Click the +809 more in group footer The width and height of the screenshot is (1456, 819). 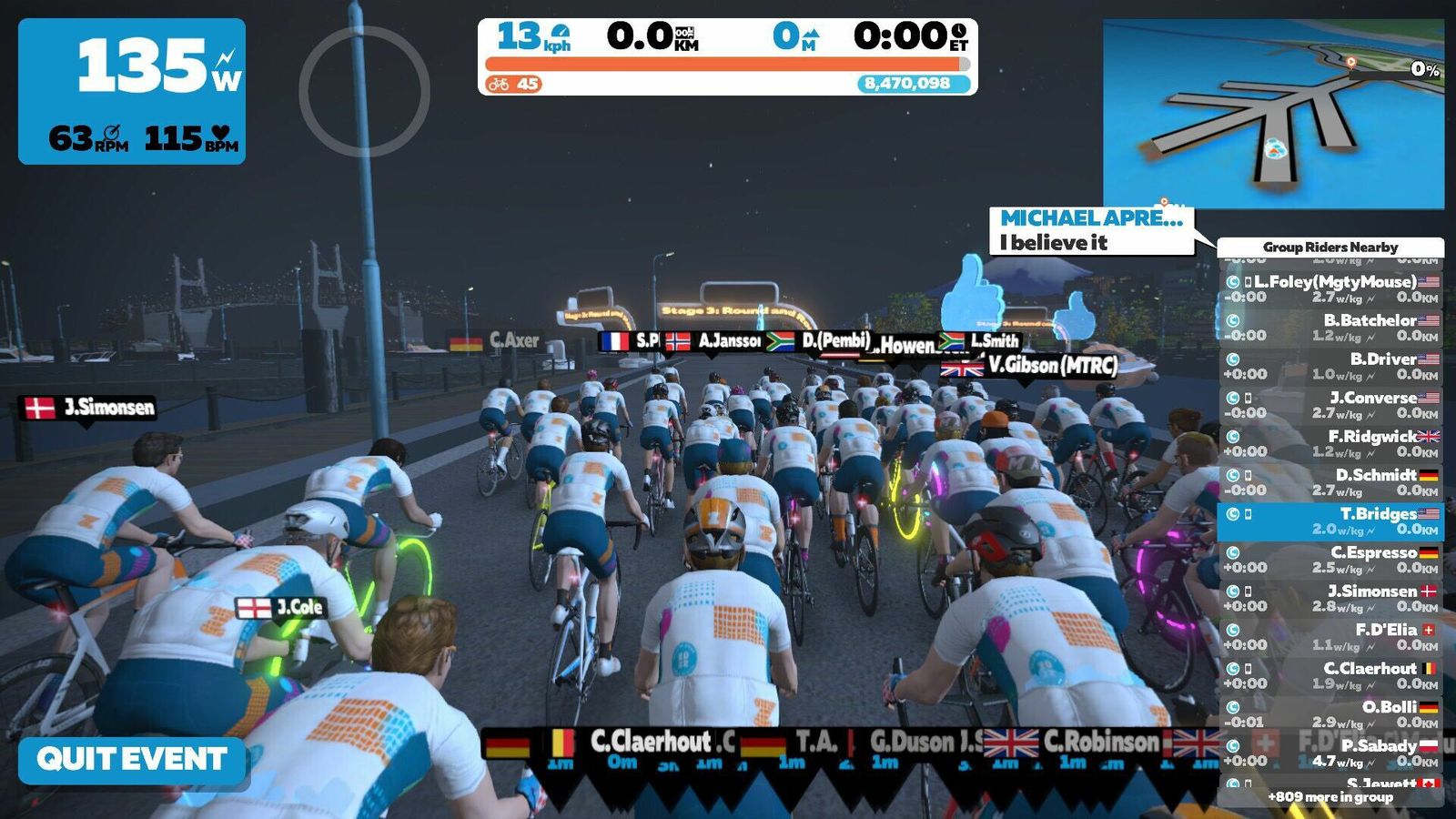click(x=1330, y=797)
